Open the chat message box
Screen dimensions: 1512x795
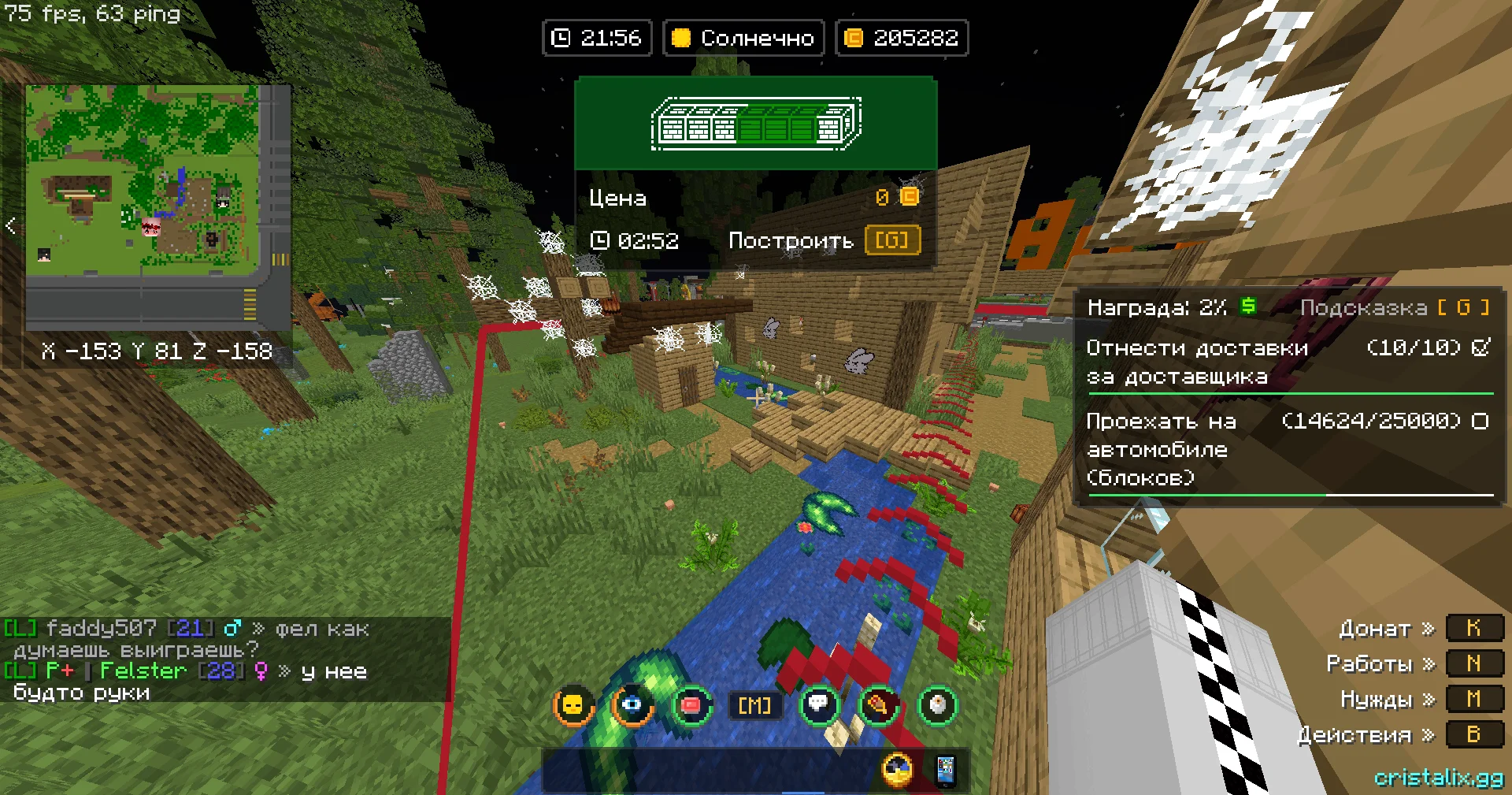click(224, 660)
